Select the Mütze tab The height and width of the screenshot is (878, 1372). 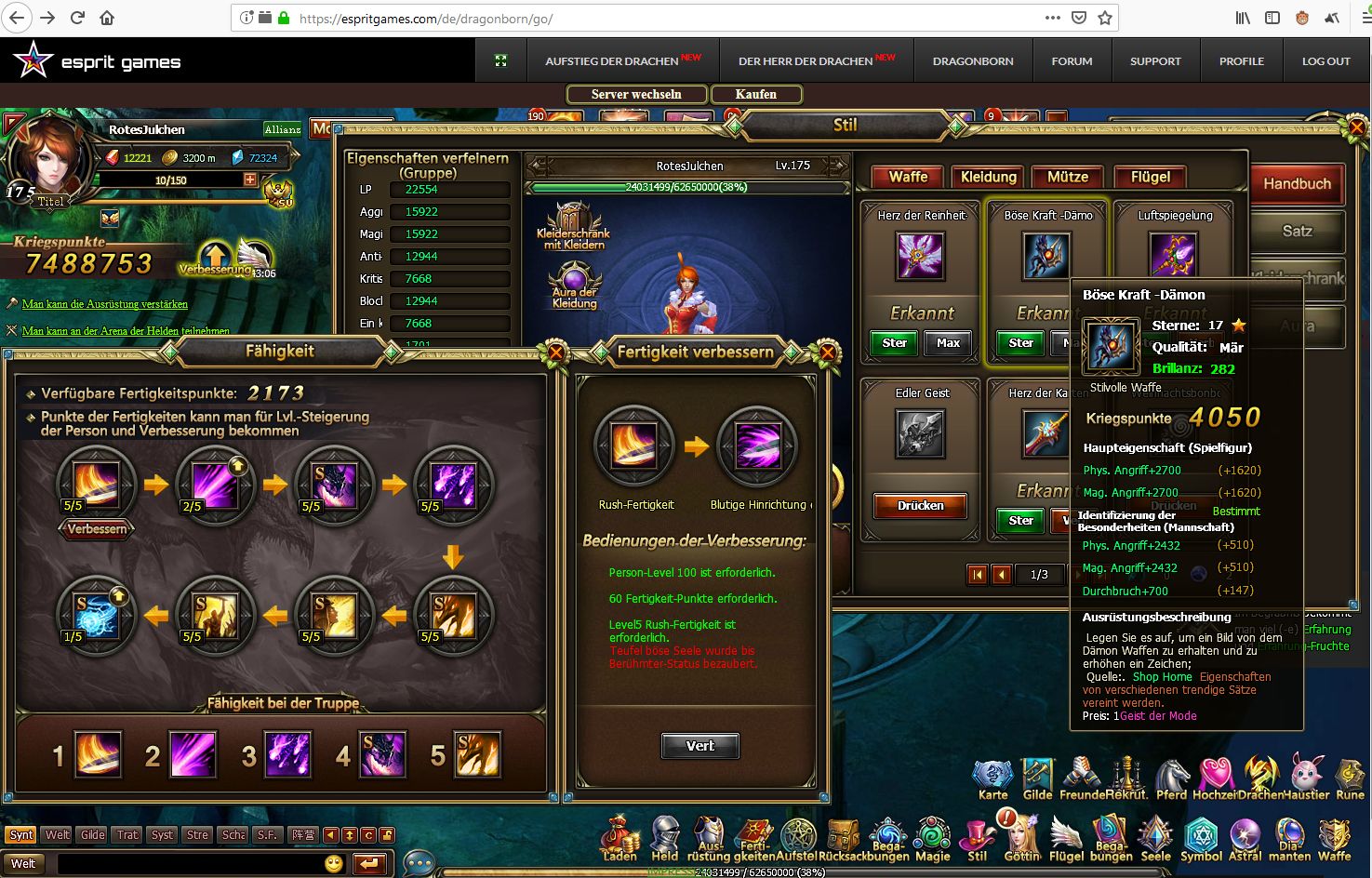(x=1068, y=177)
